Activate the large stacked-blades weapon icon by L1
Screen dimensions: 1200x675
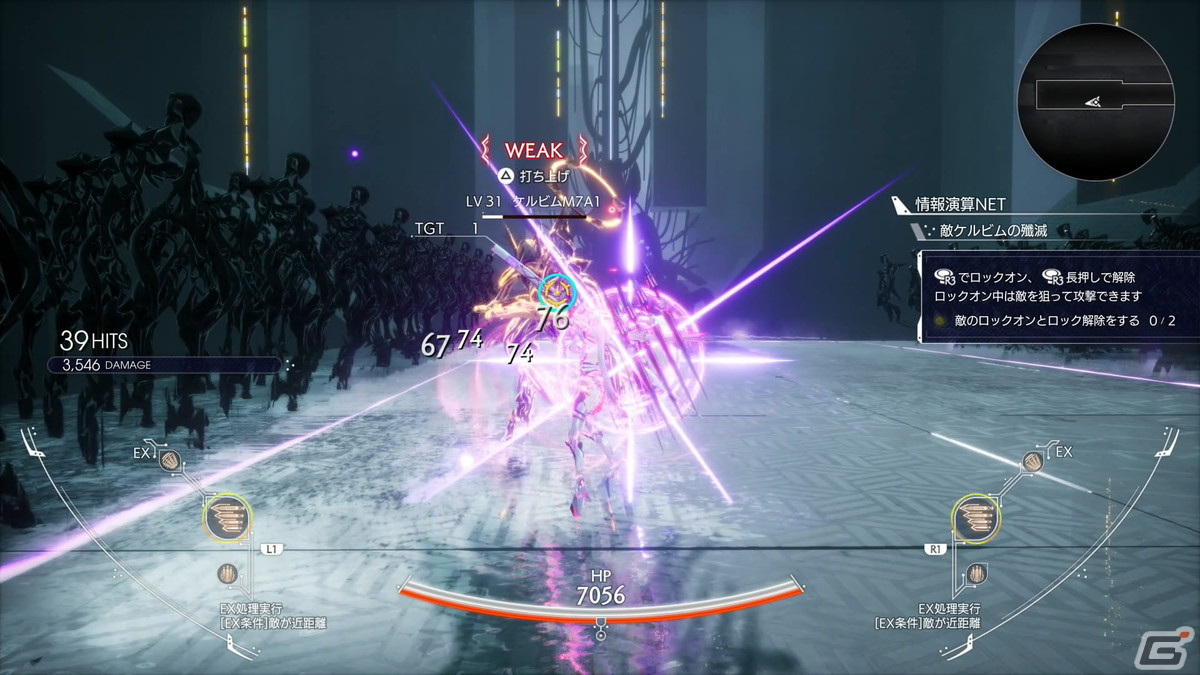click(227, 517)
